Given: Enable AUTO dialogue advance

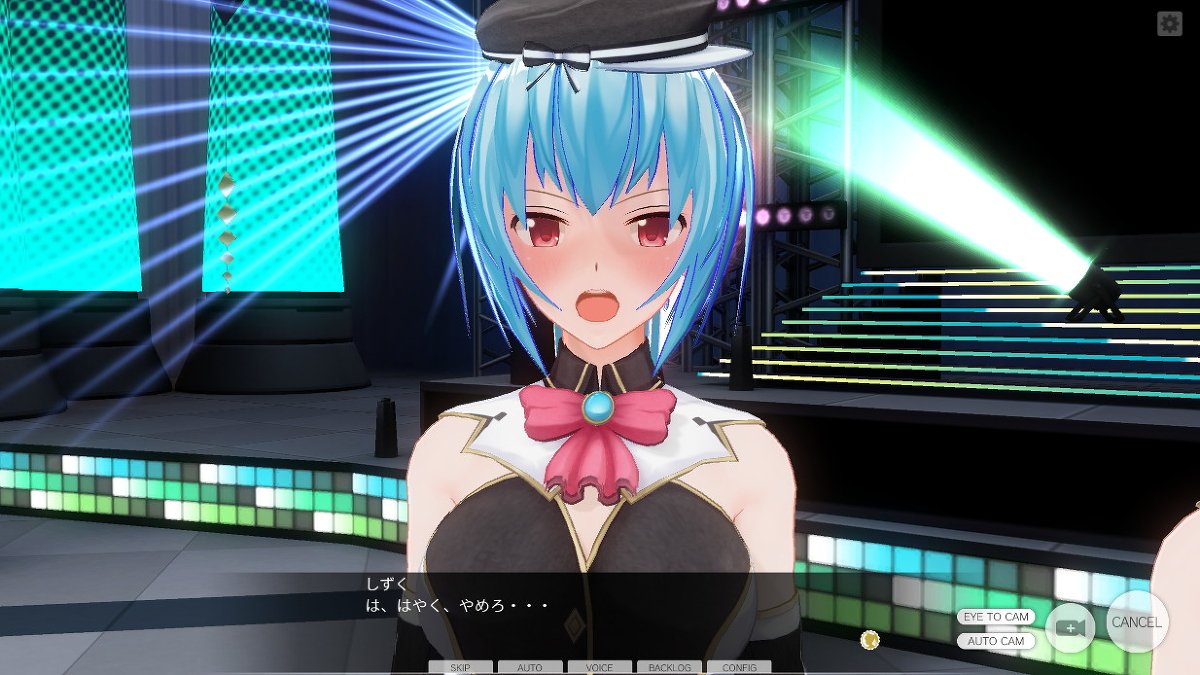Looking at the screenshot, I should [x=530, y=667].
